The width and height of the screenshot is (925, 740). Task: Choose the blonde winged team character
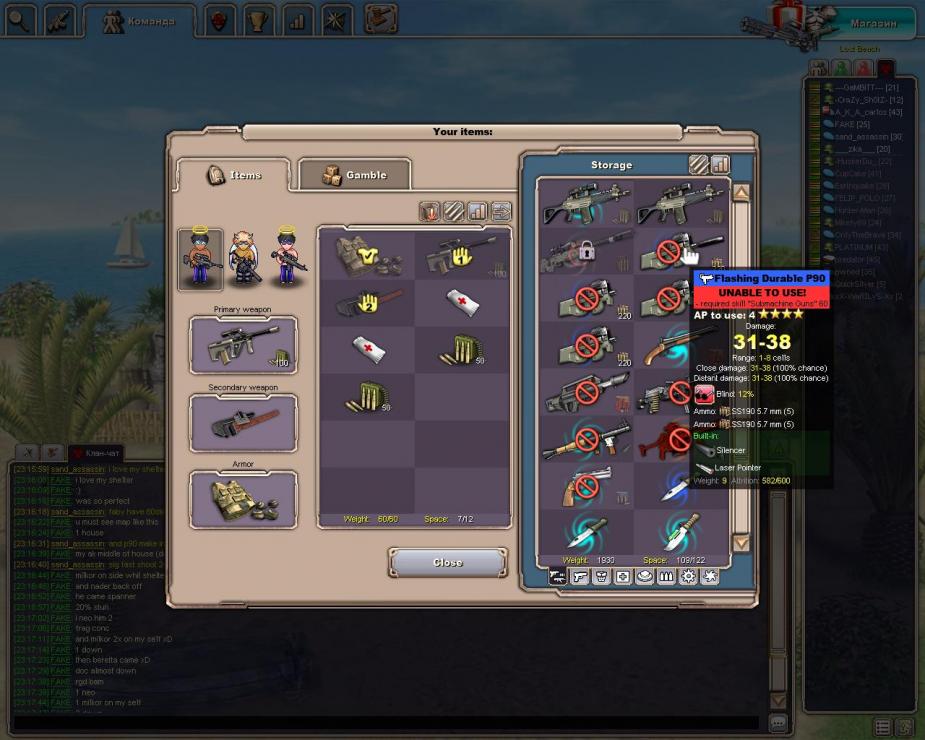[x=243, y=259]
